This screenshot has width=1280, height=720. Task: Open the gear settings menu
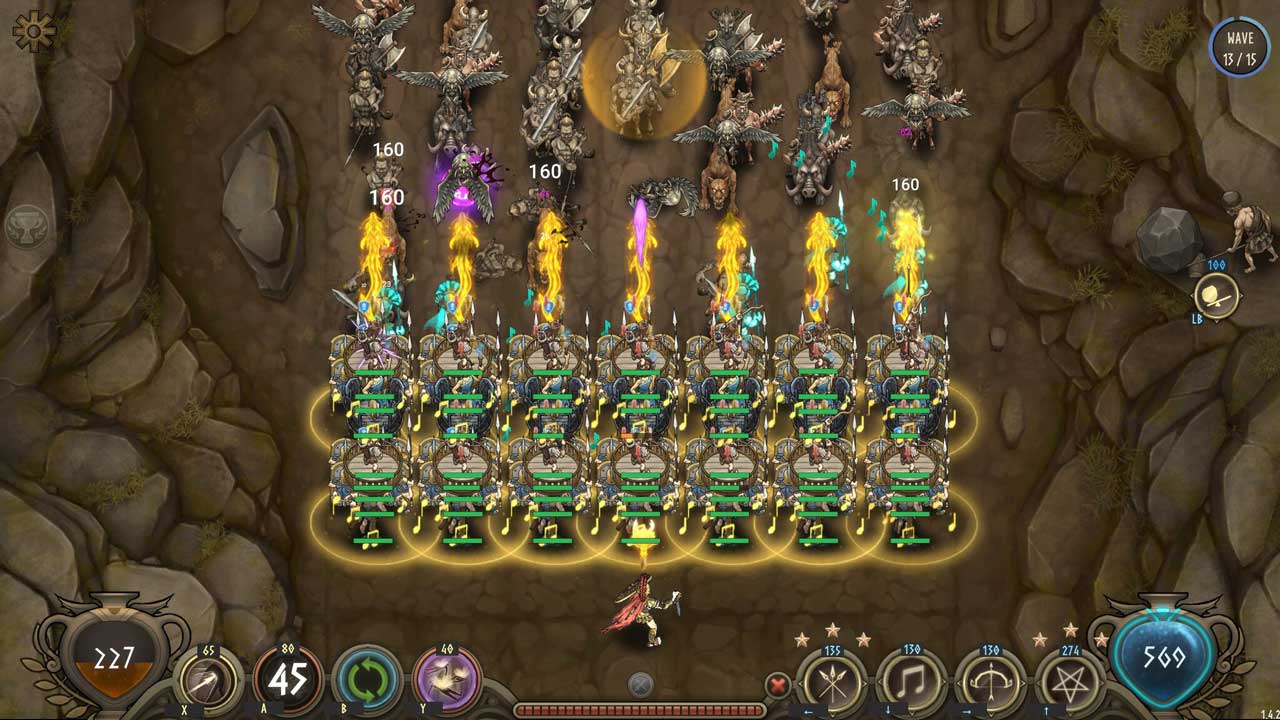coord(33,32)
